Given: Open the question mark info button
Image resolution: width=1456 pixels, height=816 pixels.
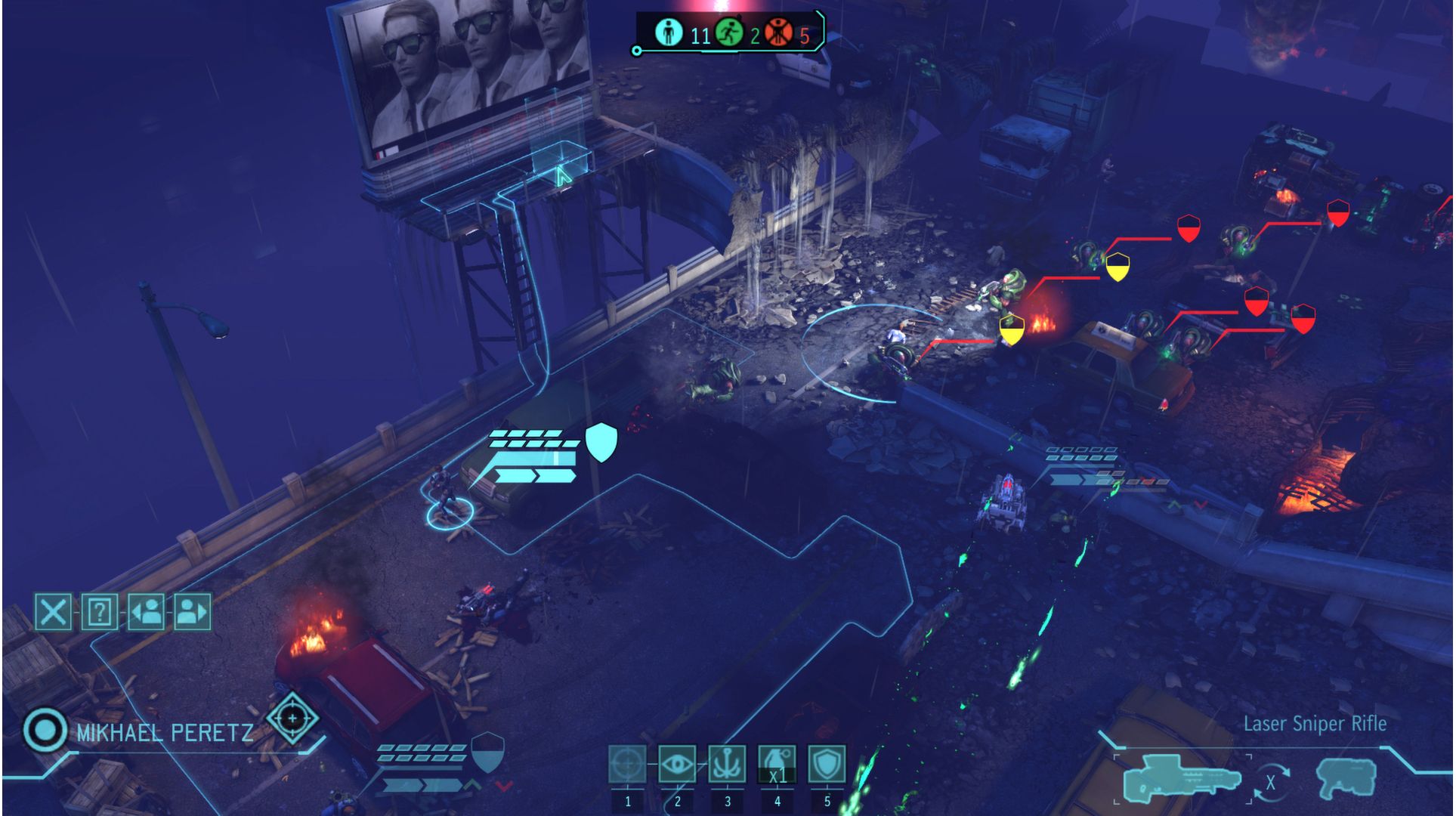Looking at the screenshot, I should 99,611.
